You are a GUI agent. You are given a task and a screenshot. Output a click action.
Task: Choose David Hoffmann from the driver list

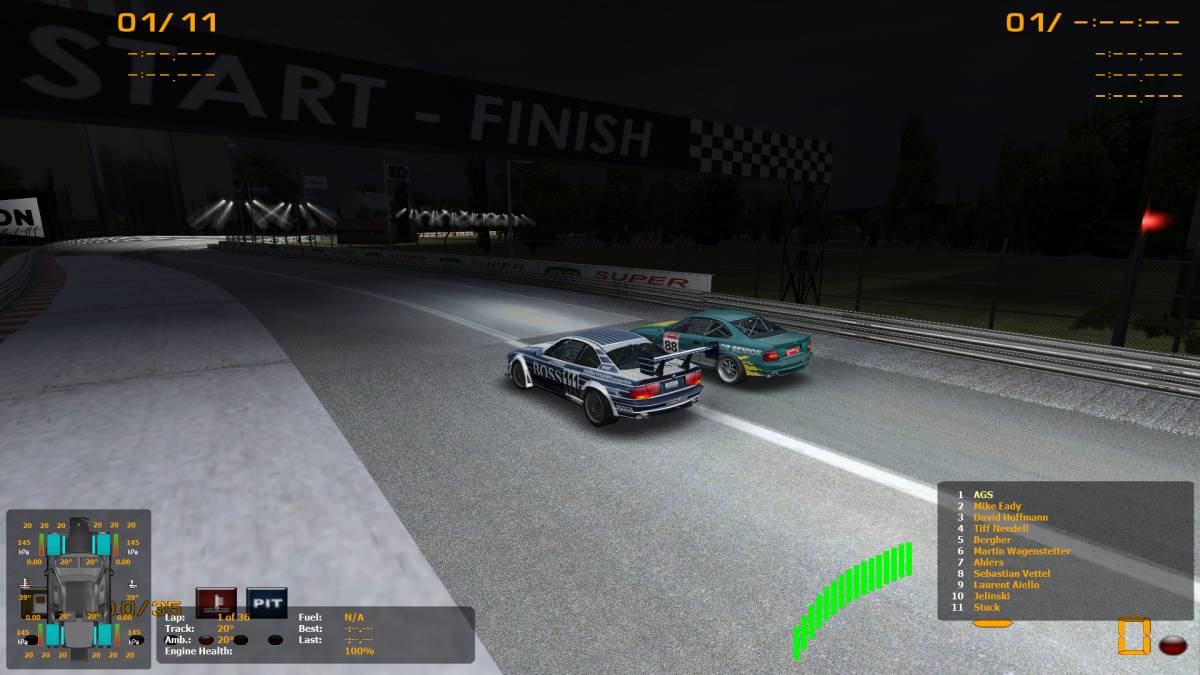[x=1010, y=517]
